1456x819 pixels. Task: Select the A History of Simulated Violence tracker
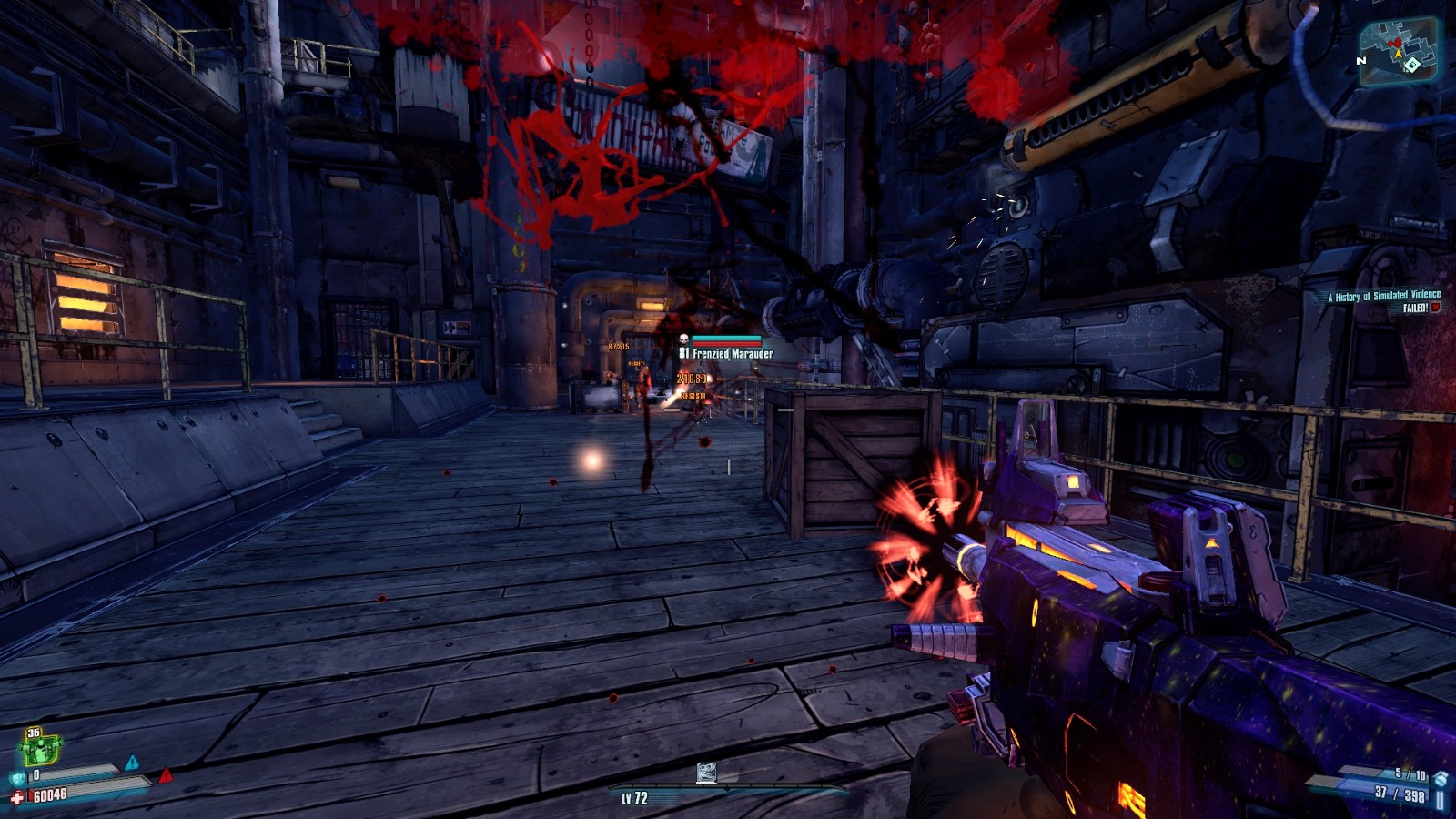1383,297
